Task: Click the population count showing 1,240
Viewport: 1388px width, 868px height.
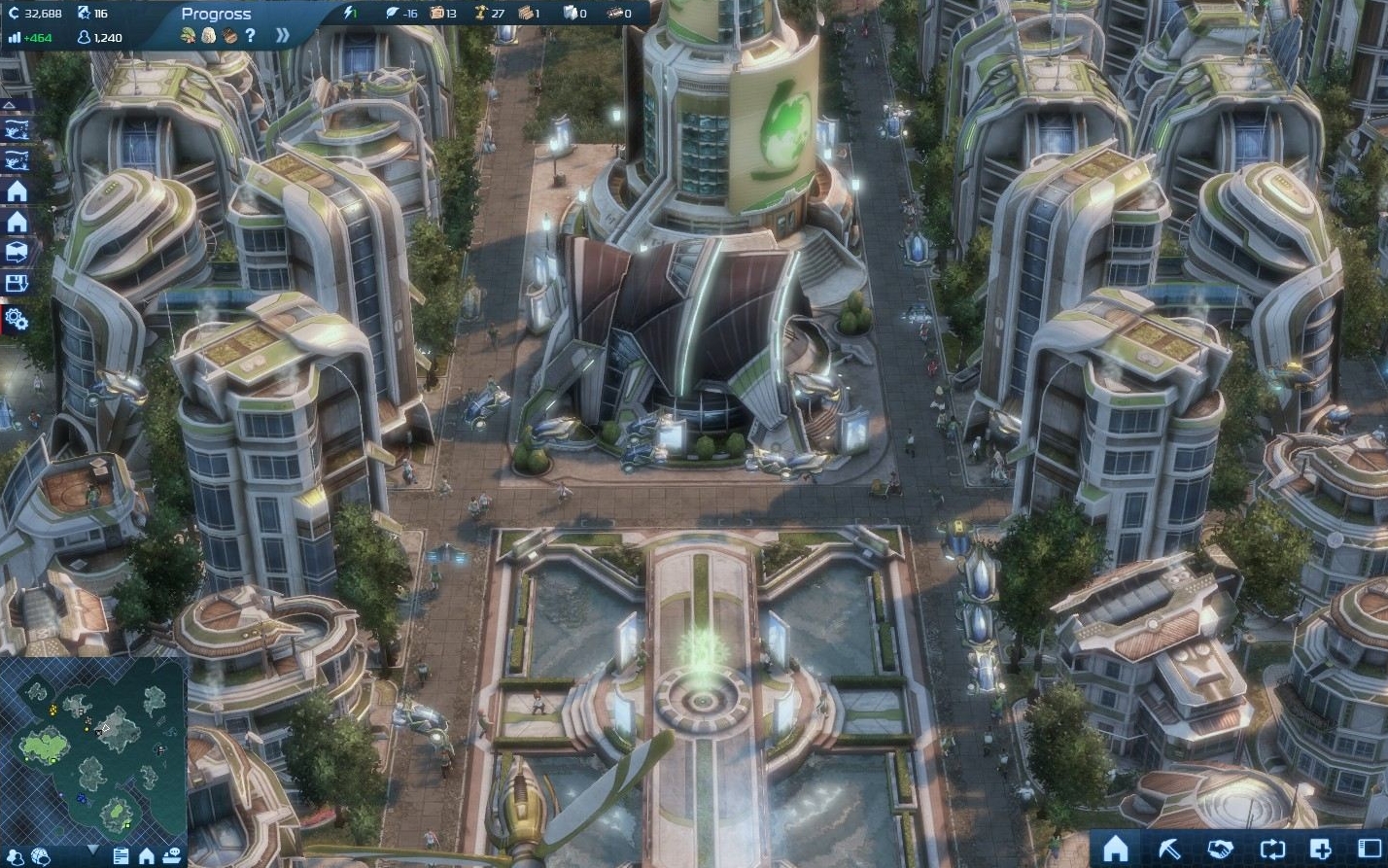Action: (x=107, y=37)
